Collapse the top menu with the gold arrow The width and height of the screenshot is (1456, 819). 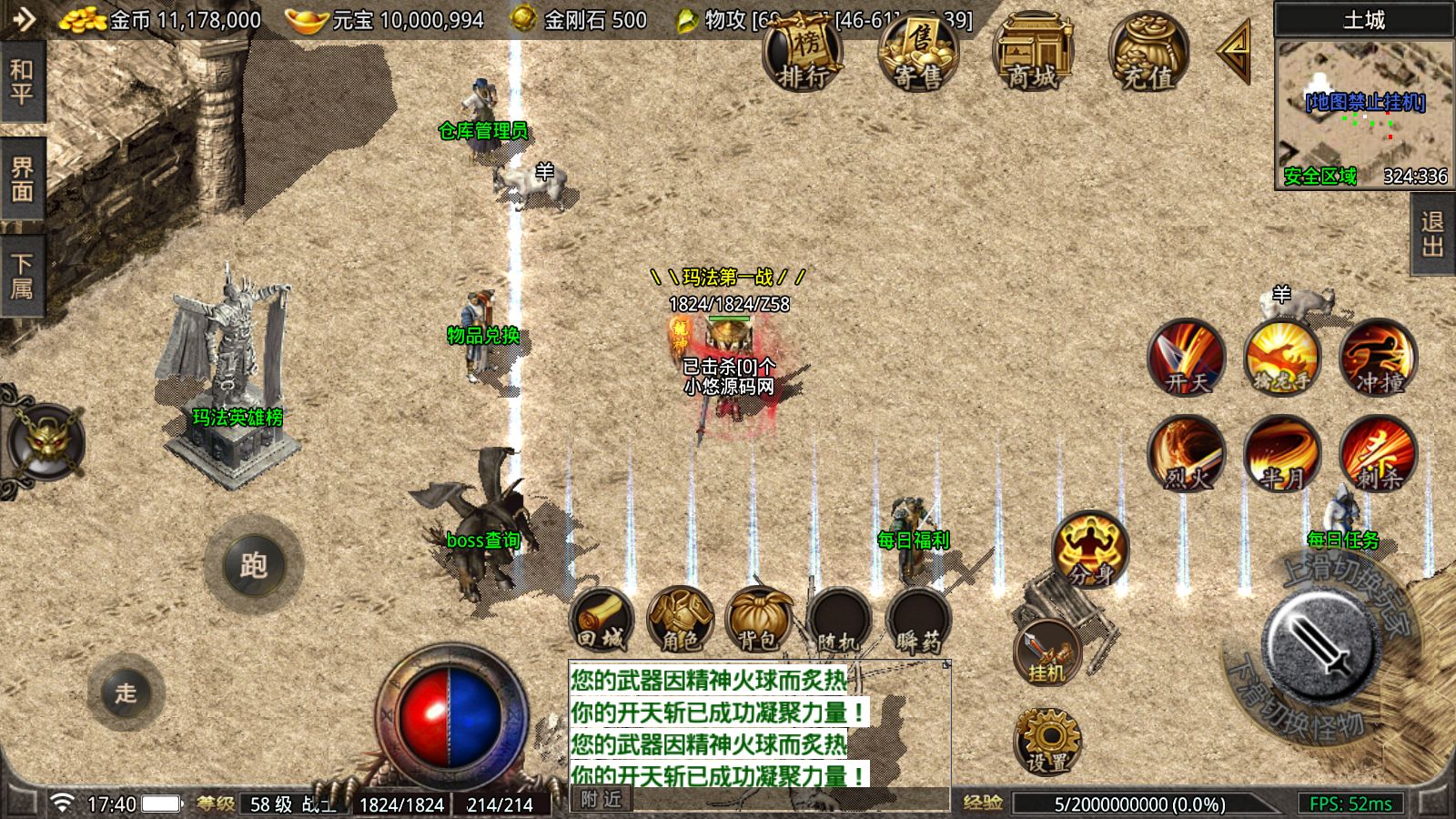(1235, 51)
